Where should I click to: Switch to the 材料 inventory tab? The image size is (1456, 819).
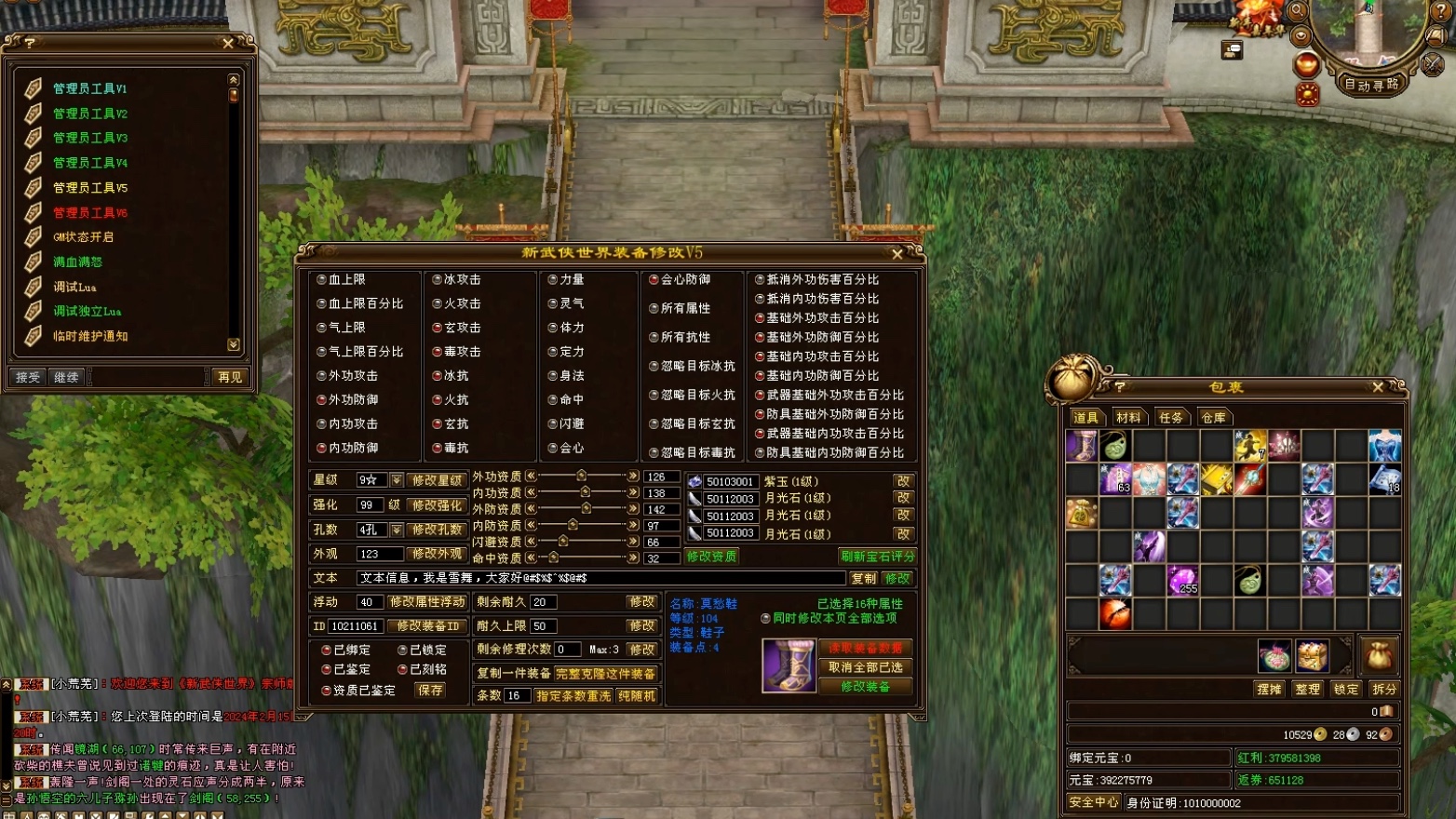(1128, 417)
